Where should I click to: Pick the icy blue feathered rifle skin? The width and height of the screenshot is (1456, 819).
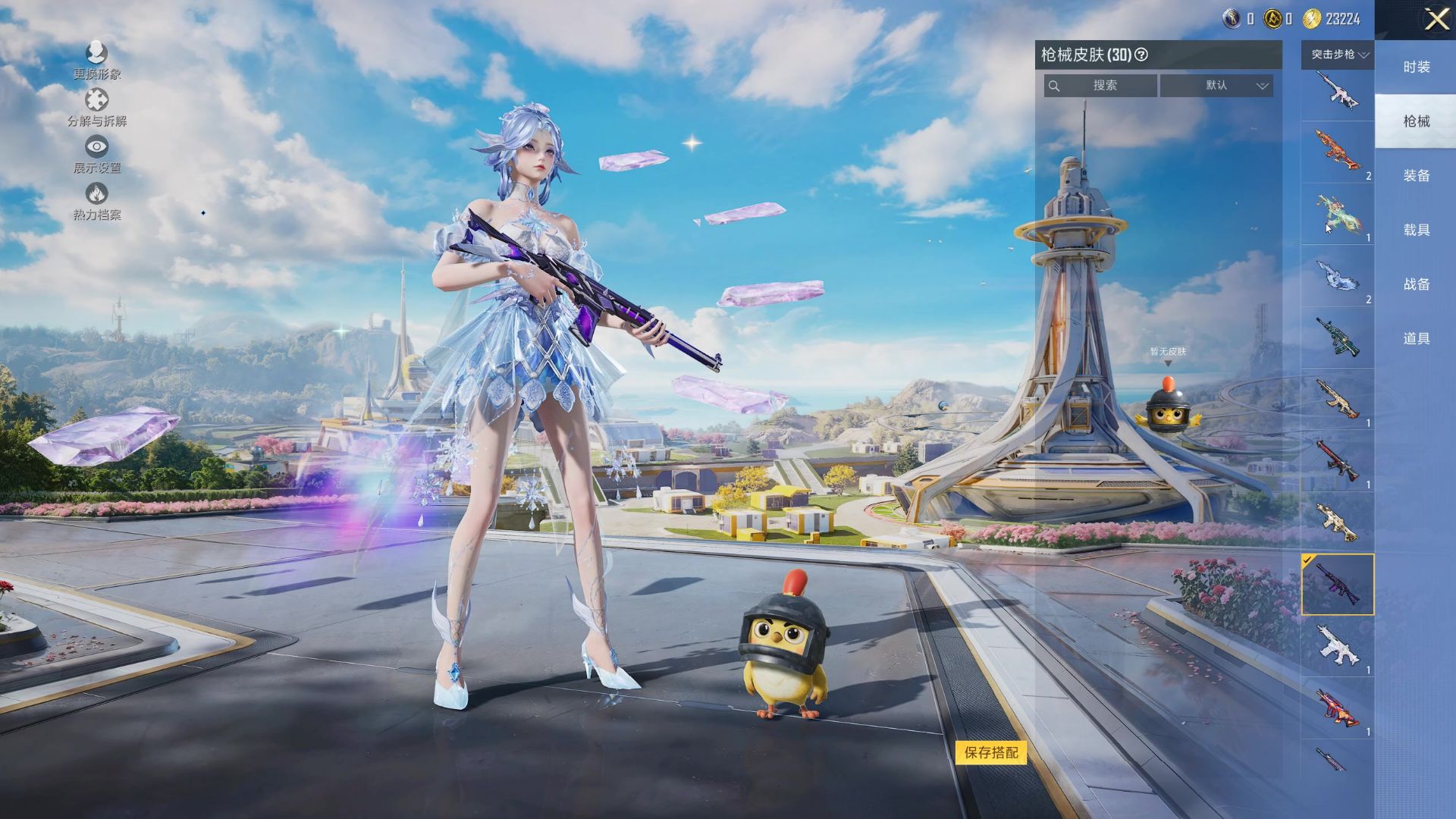1337,275
